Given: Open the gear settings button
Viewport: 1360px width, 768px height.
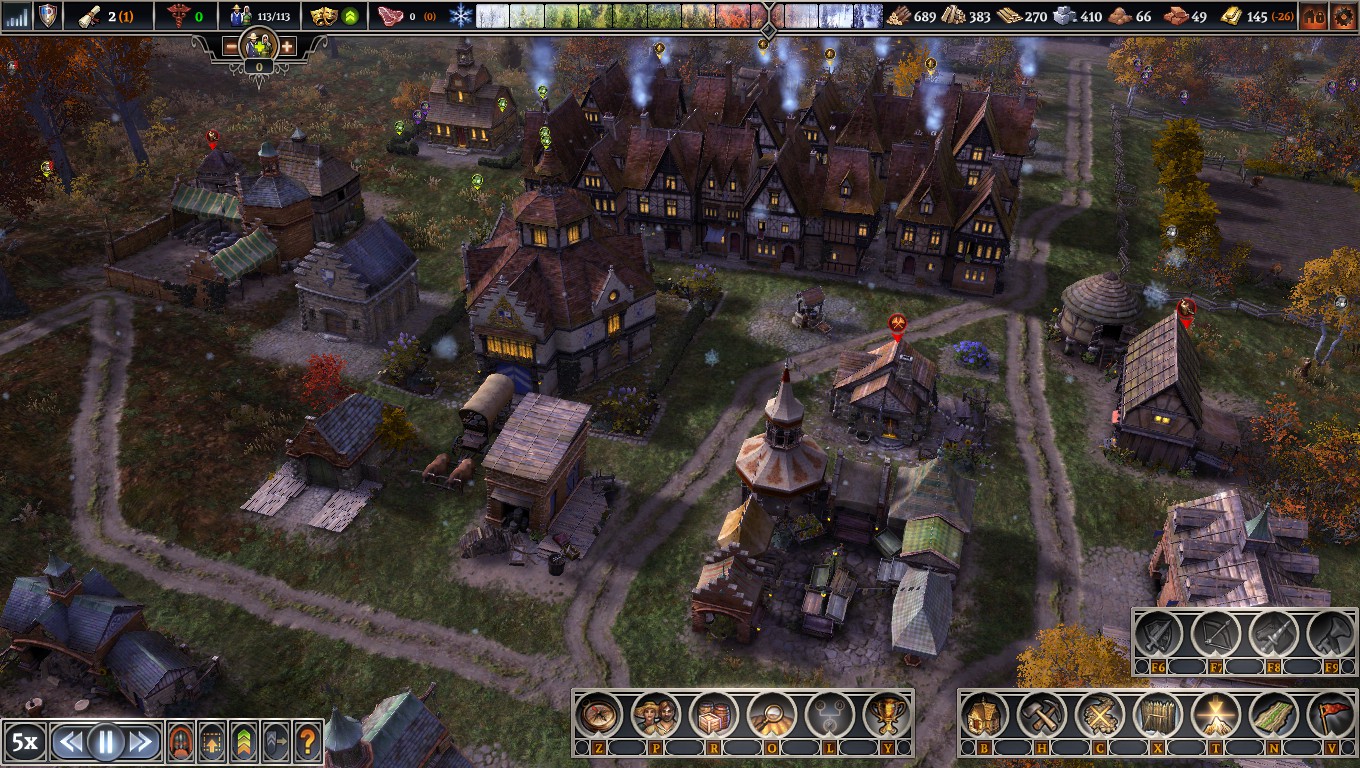Looking at the screenshot, I should coord(1342,16).
